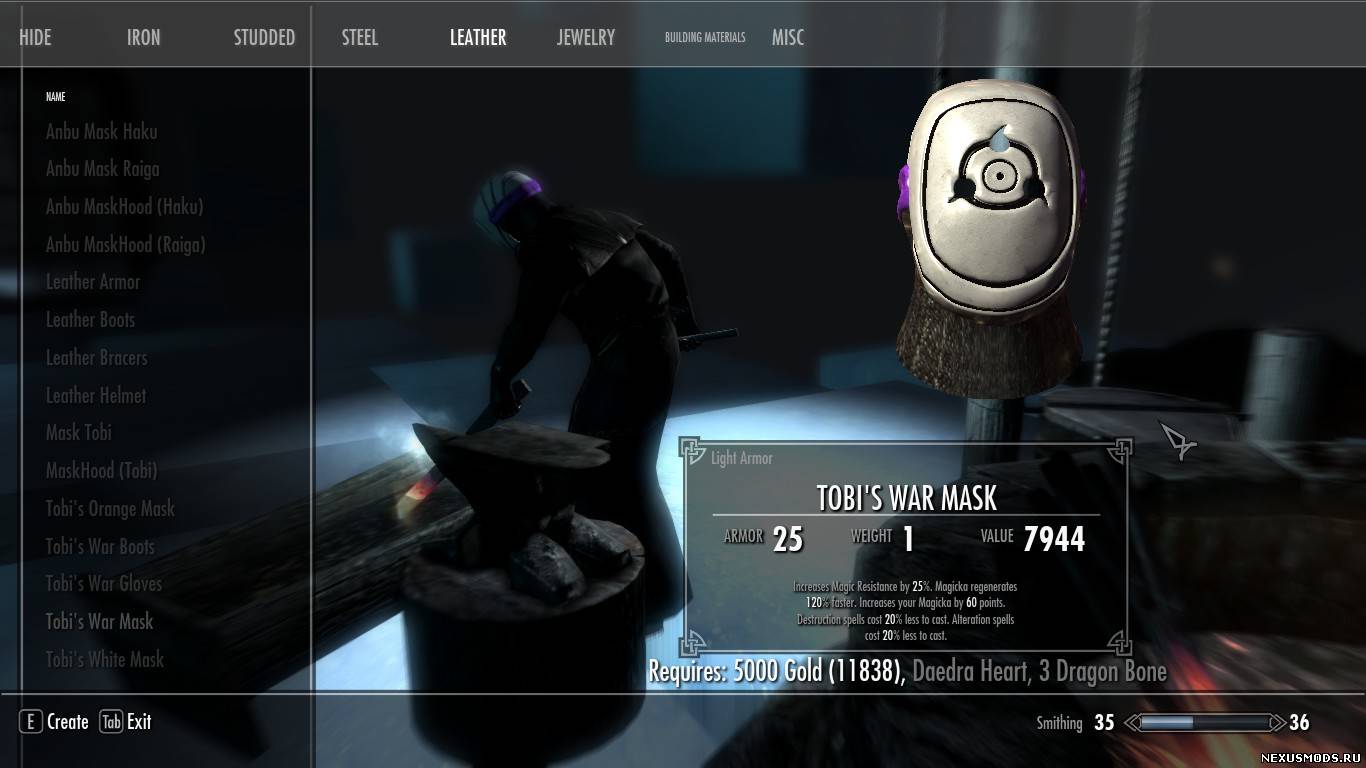The image size is (1366, 768).
Task: Select Anbu MaskHood (Haku) entry
Action: coord(124,207)
